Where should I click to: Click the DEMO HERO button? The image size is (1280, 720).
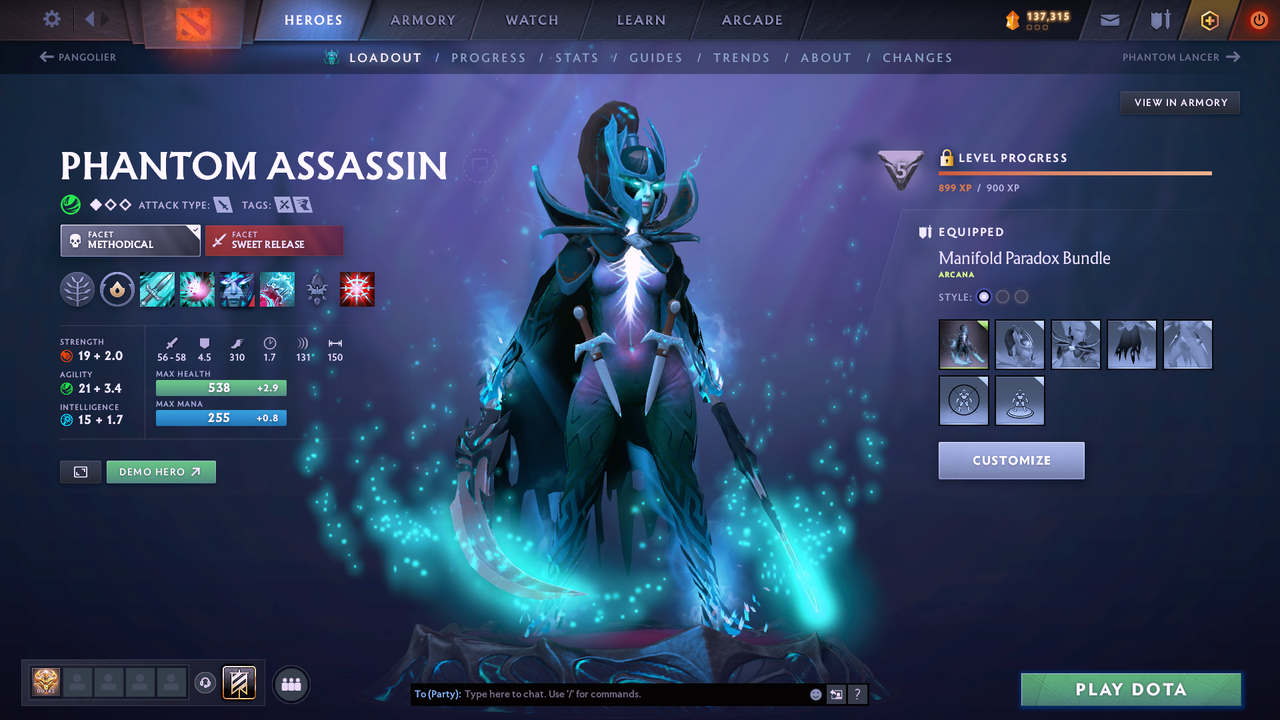[160, 471]
